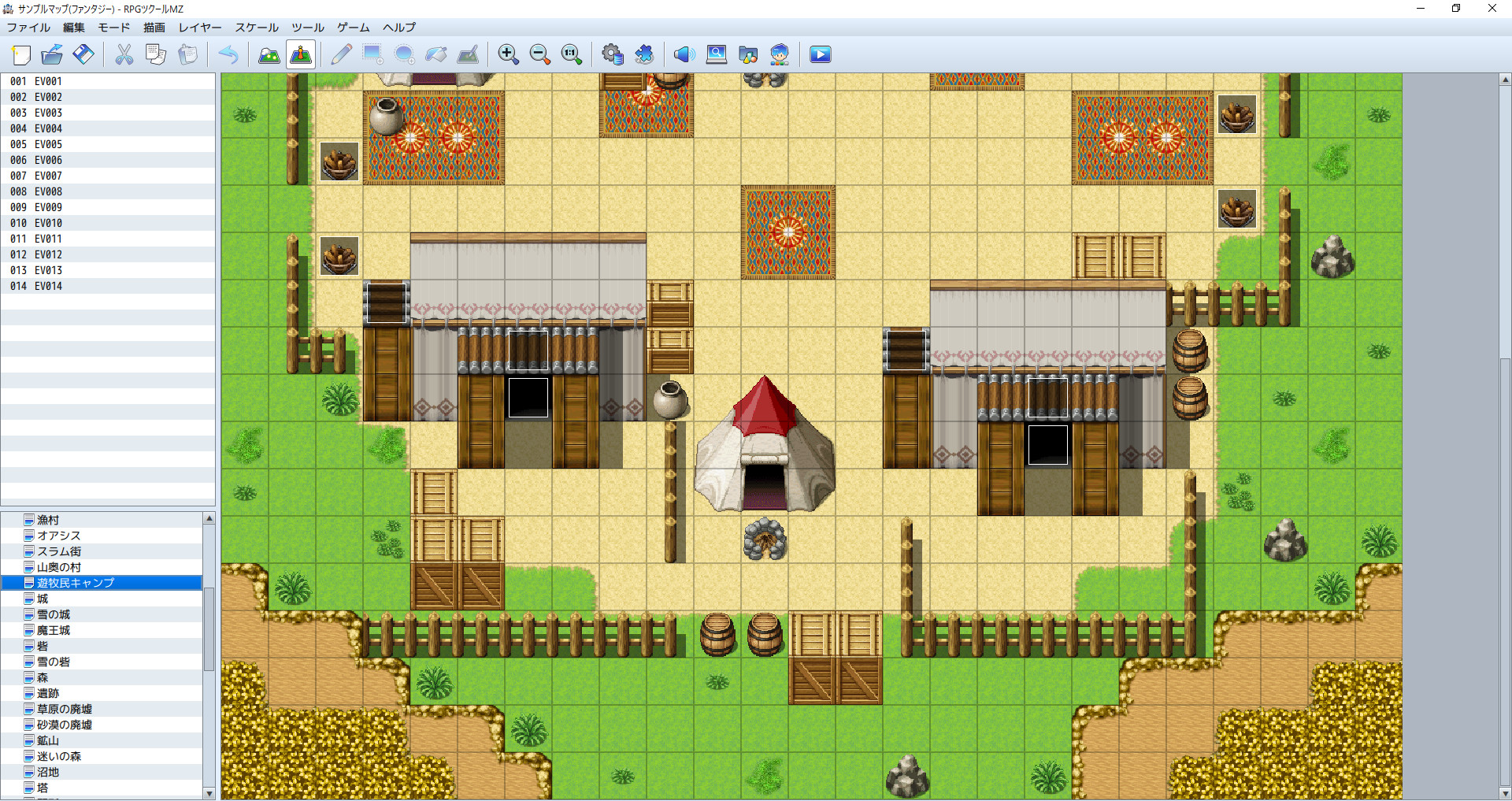The width and height of the screenshot is (1512, 801).
Task: Undo the last edit with the arrow icon
Action: (228, 54)
